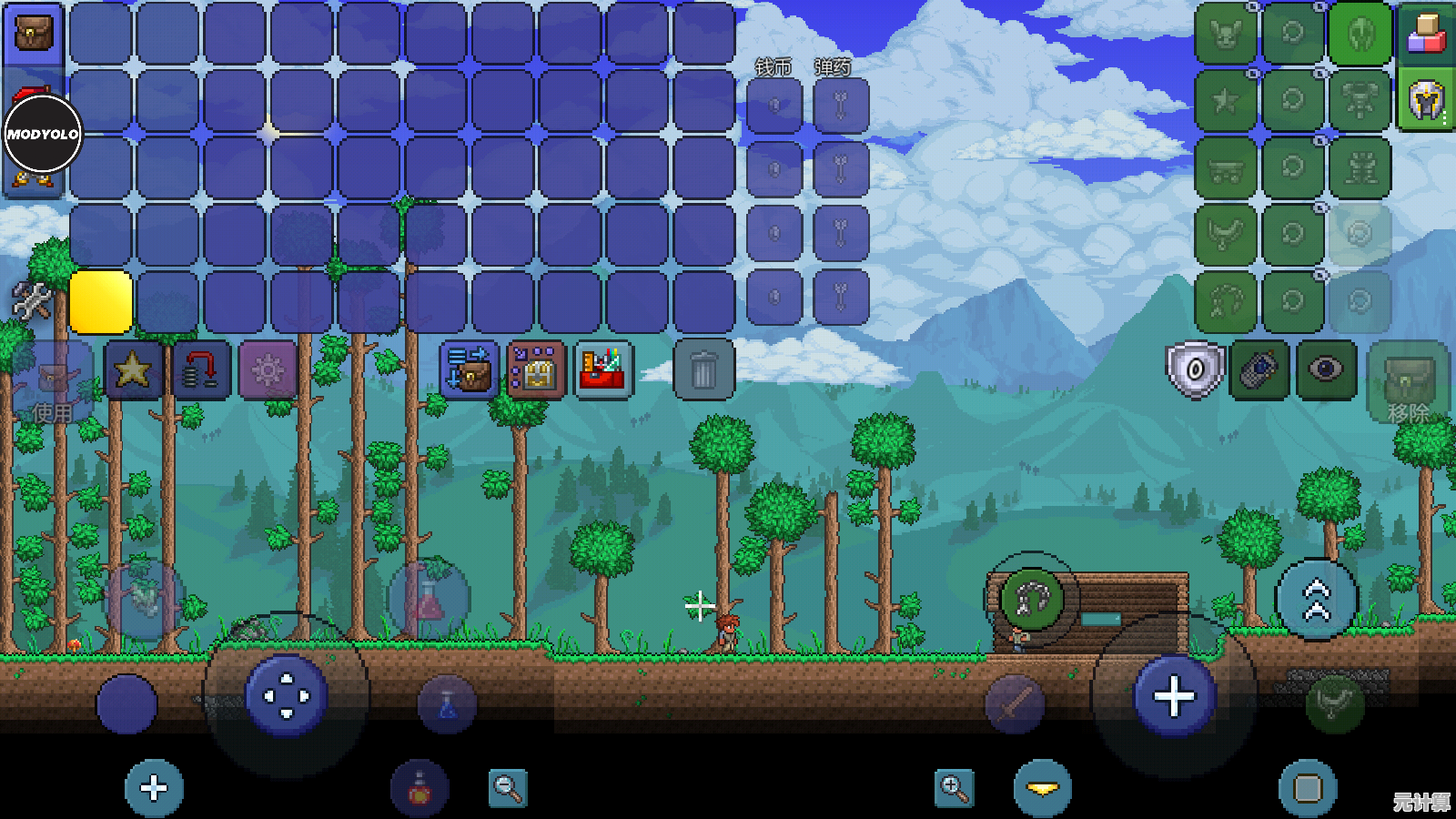Image resolution: width=1456 pixels, height=819 pixels.
Task: Zoom out with the minus magnifier
Action: [x=508, y=788]
